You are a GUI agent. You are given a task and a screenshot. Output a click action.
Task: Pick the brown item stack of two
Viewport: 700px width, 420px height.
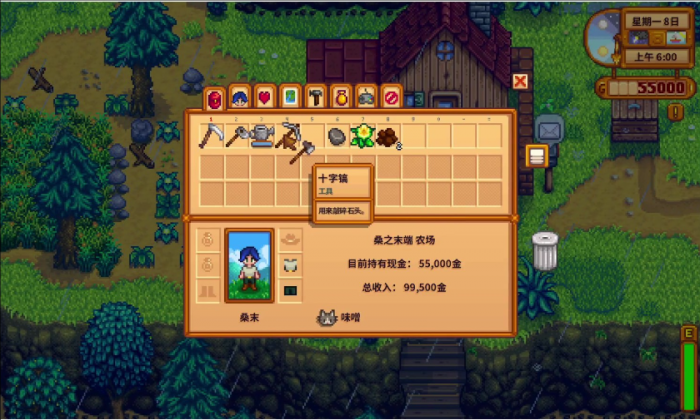click(387, 136)
